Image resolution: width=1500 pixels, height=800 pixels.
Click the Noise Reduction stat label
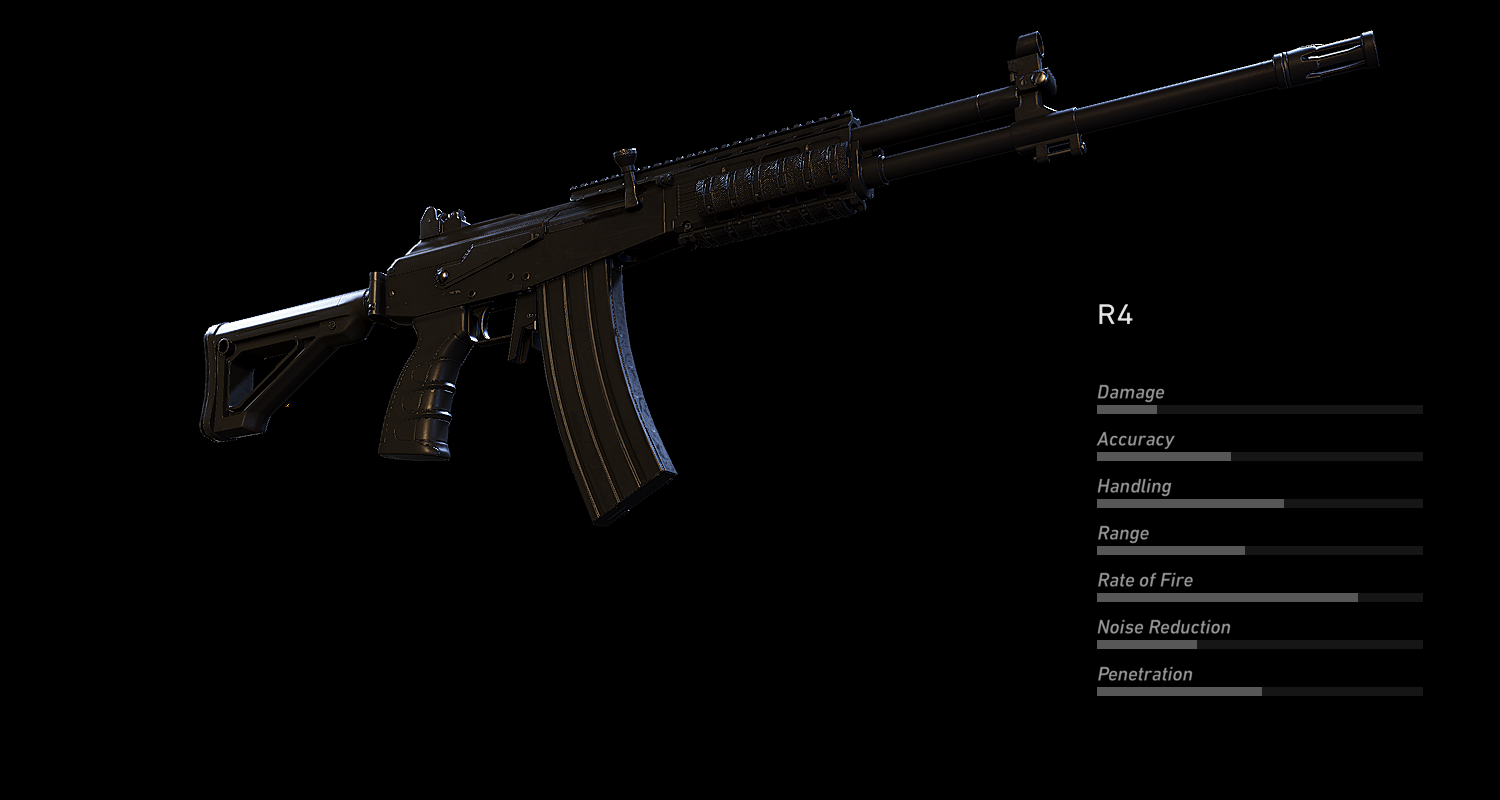pos(1163,627)
